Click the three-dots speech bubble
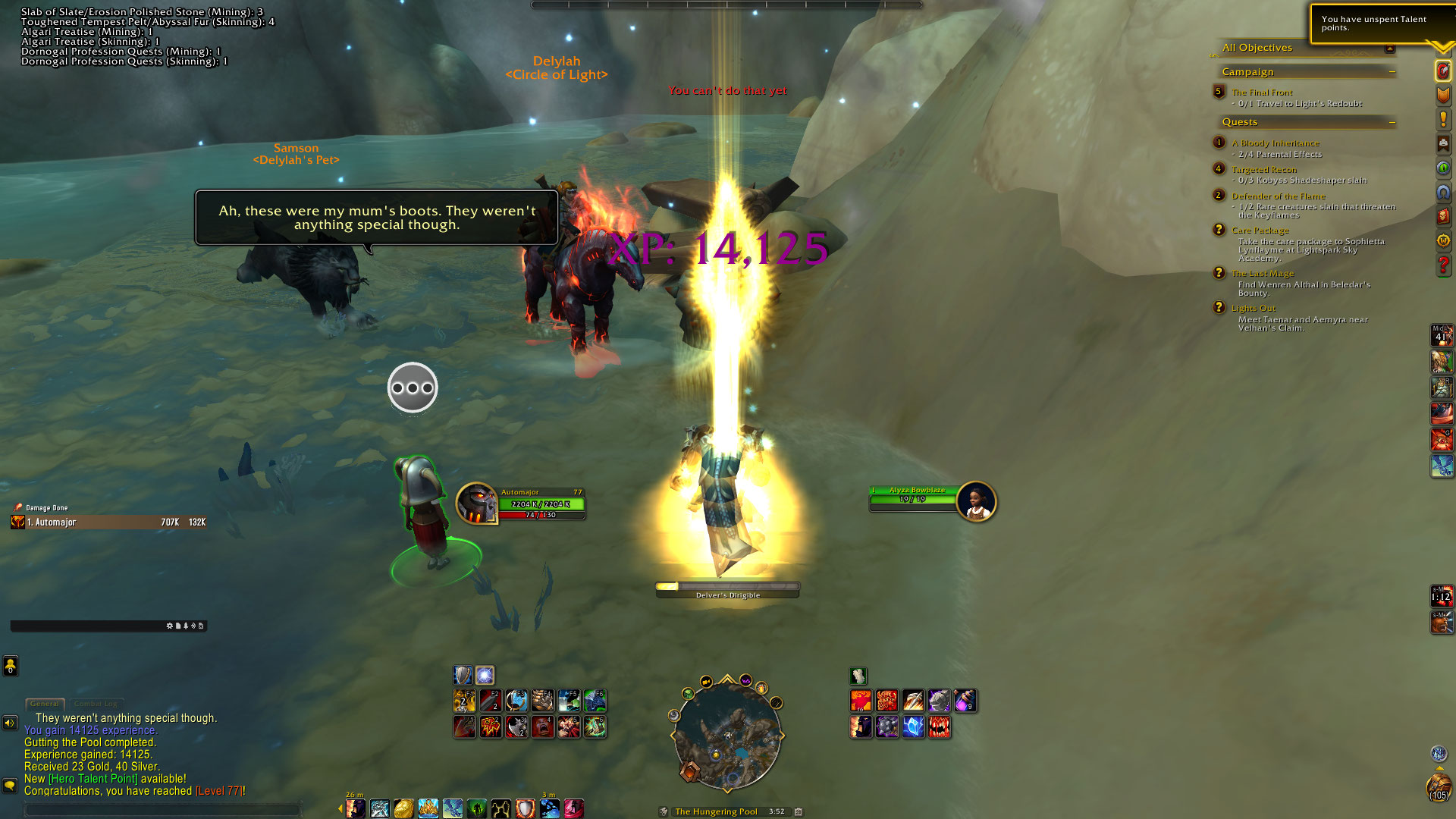This screenshot has height=819, width=1456. [413, 388]
